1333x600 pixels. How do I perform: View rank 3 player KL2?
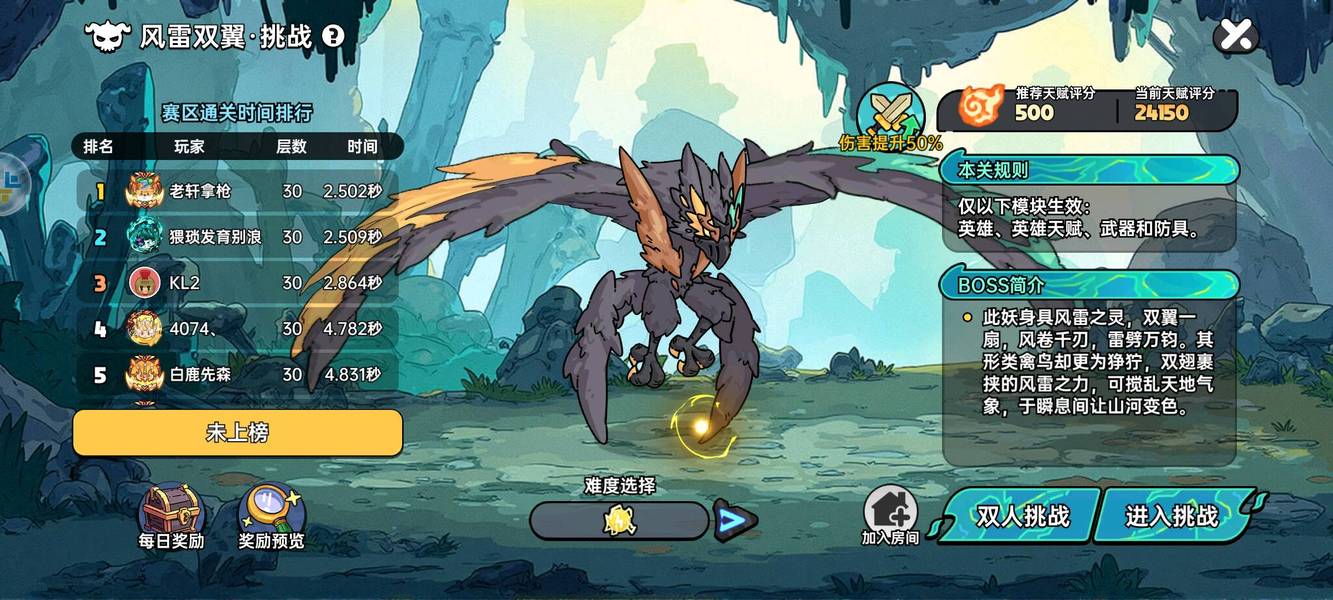coord(238,283)
